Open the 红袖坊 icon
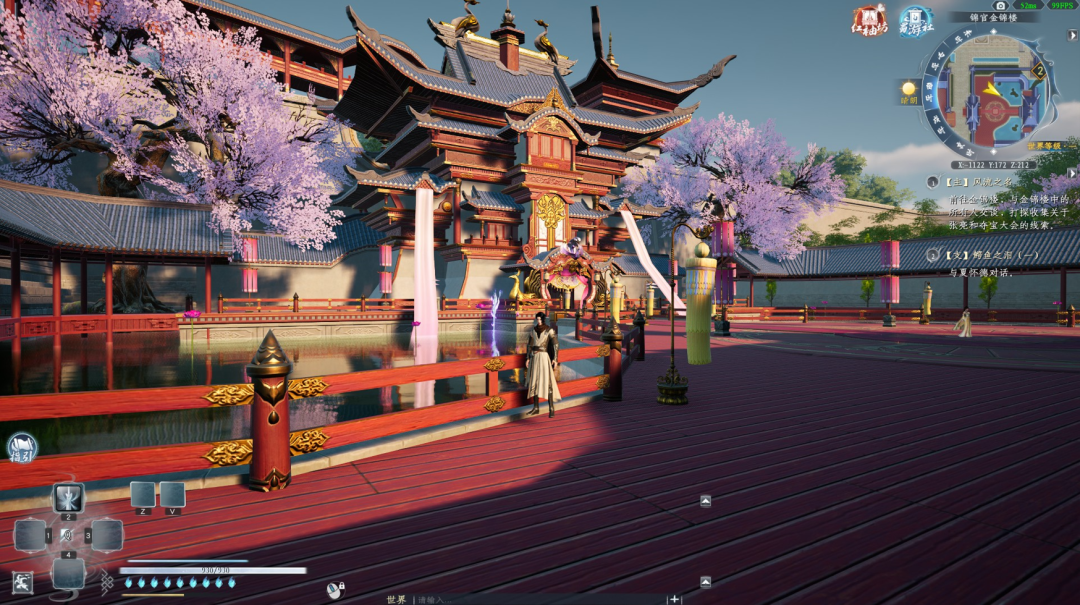This screenshot has height=605, width=1080. tap(869, 19)
